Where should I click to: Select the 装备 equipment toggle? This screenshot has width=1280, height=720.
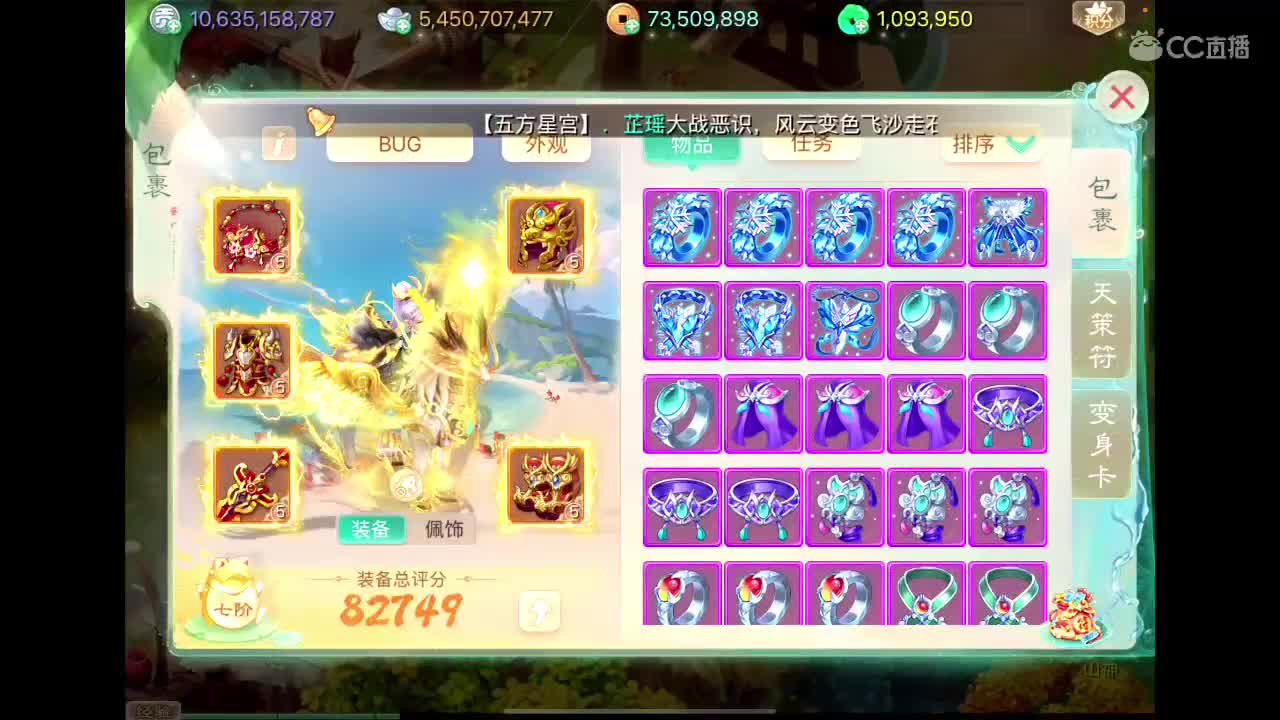coord(371,529)
